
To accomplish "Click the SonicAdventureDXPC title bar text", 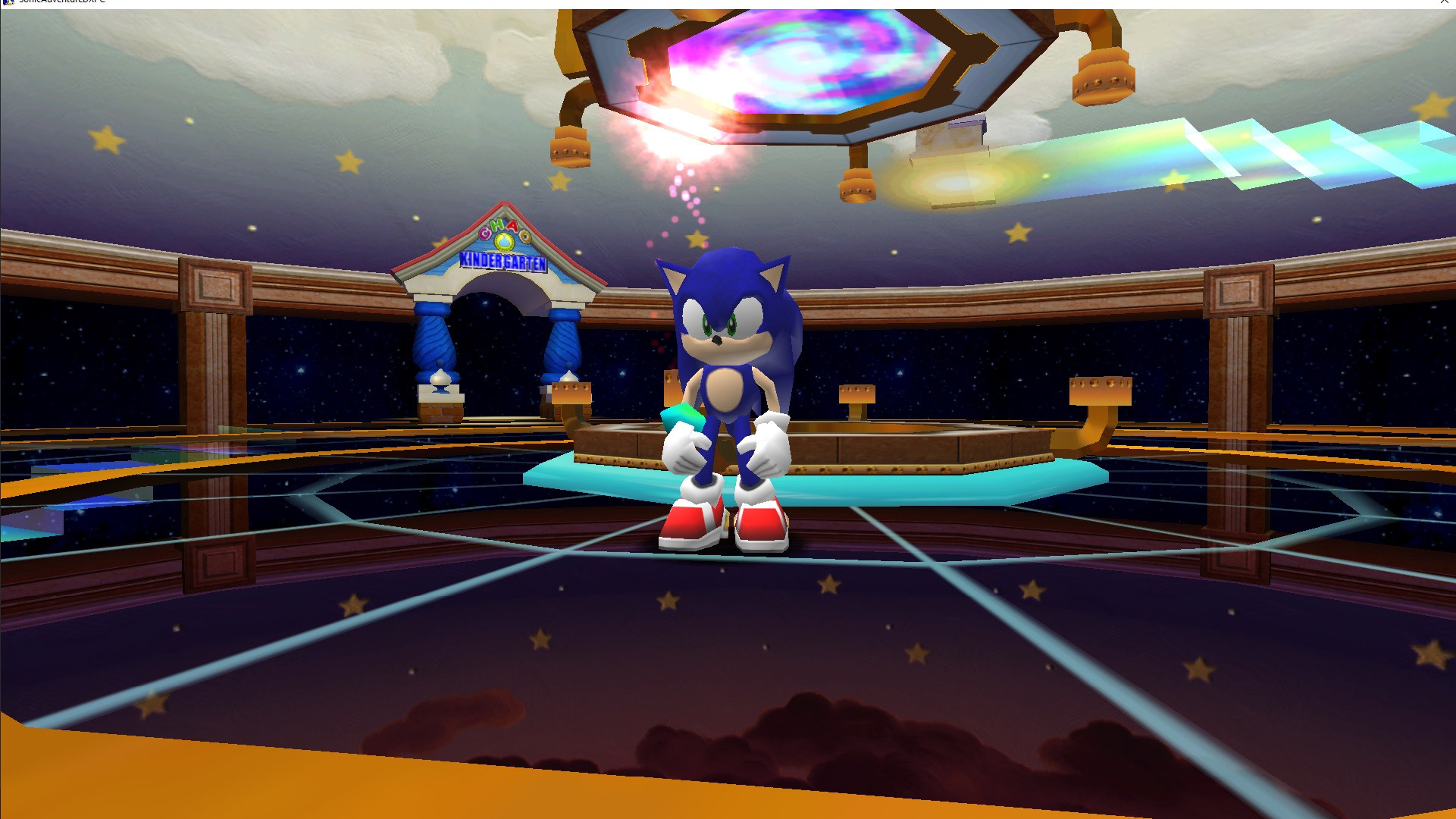I will pos(61,3).
